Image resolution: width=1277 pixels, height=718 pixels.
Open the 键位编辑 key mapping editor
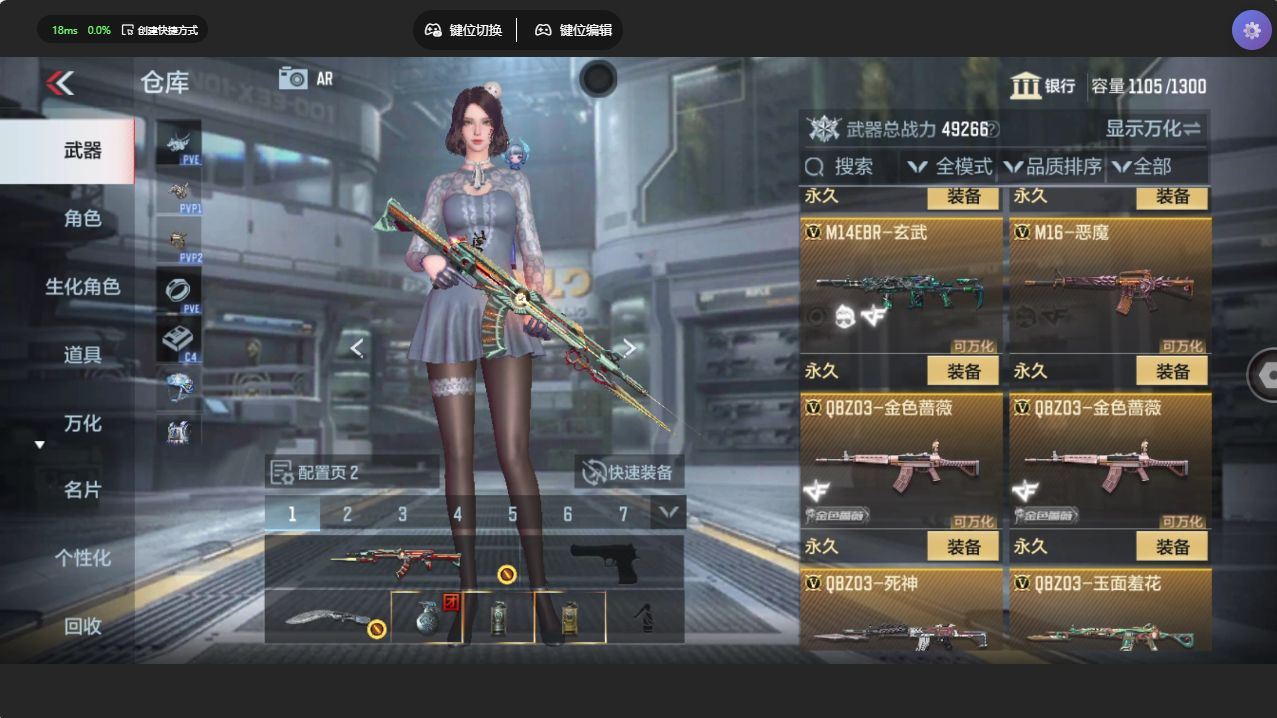(573, 30)
